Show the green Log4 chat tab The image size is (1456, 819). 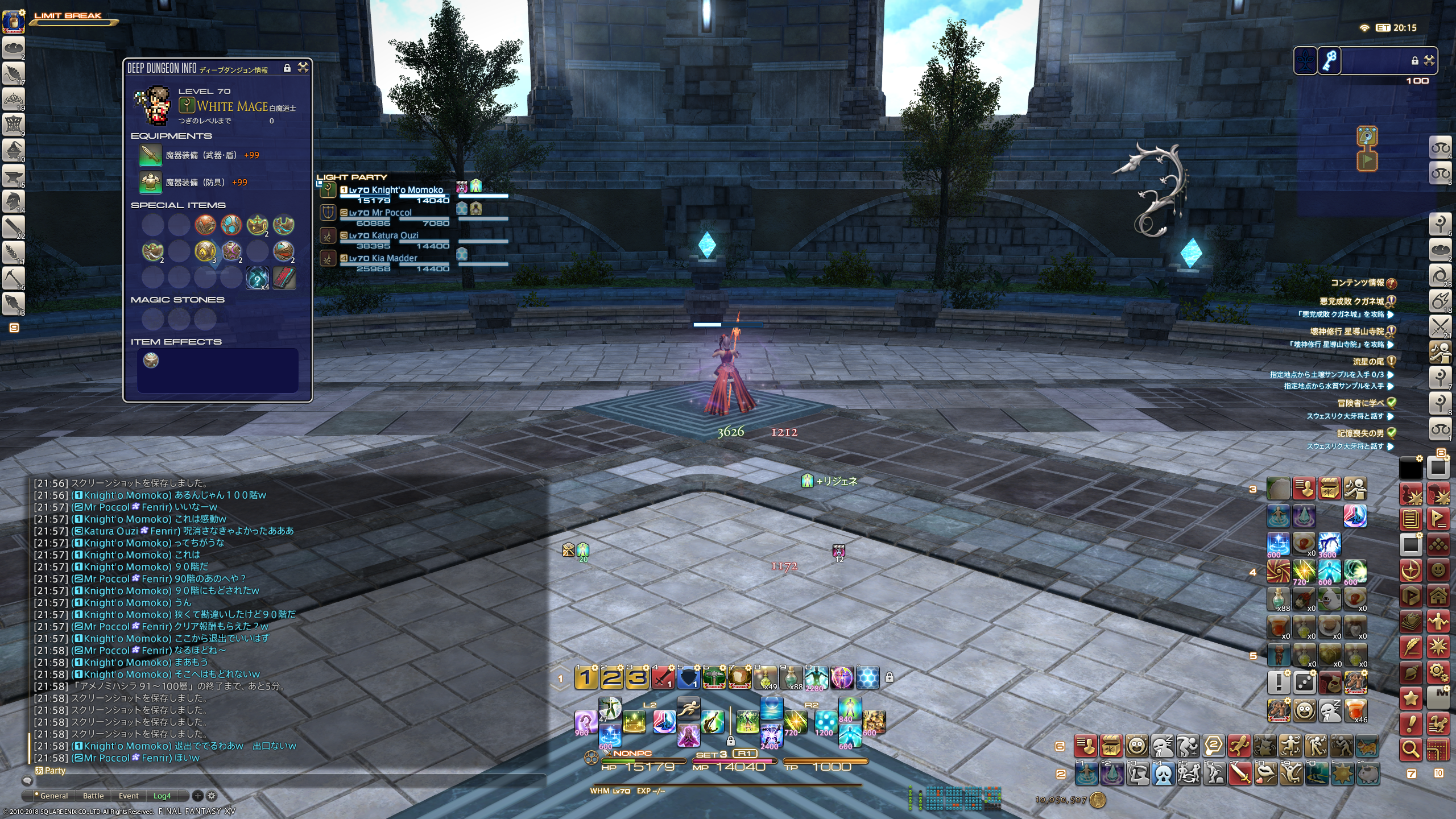162,796
